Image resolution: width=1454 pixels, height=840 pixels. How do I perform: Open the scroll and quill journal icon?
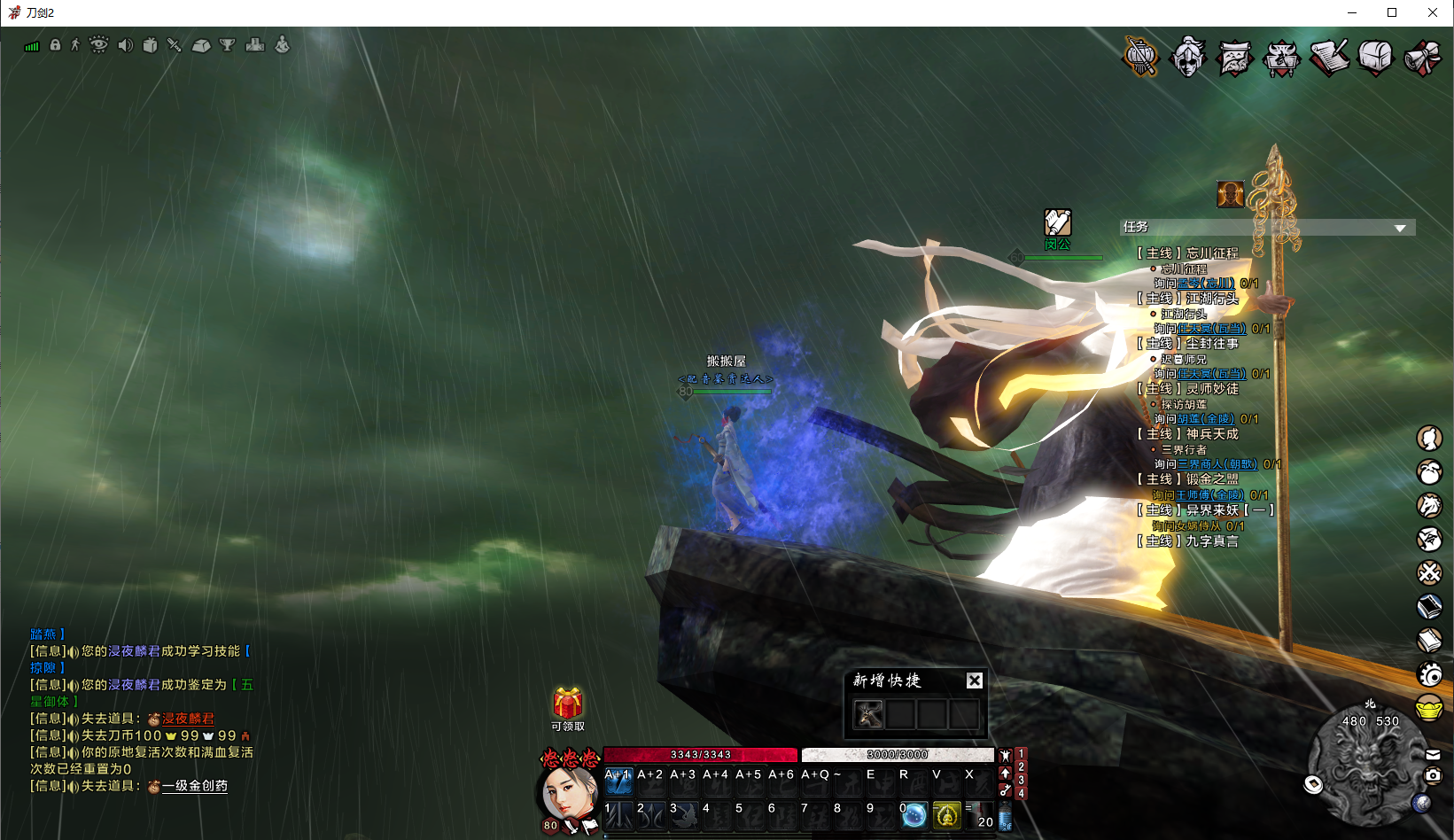pyautogui.click(x=1329, y=58)
